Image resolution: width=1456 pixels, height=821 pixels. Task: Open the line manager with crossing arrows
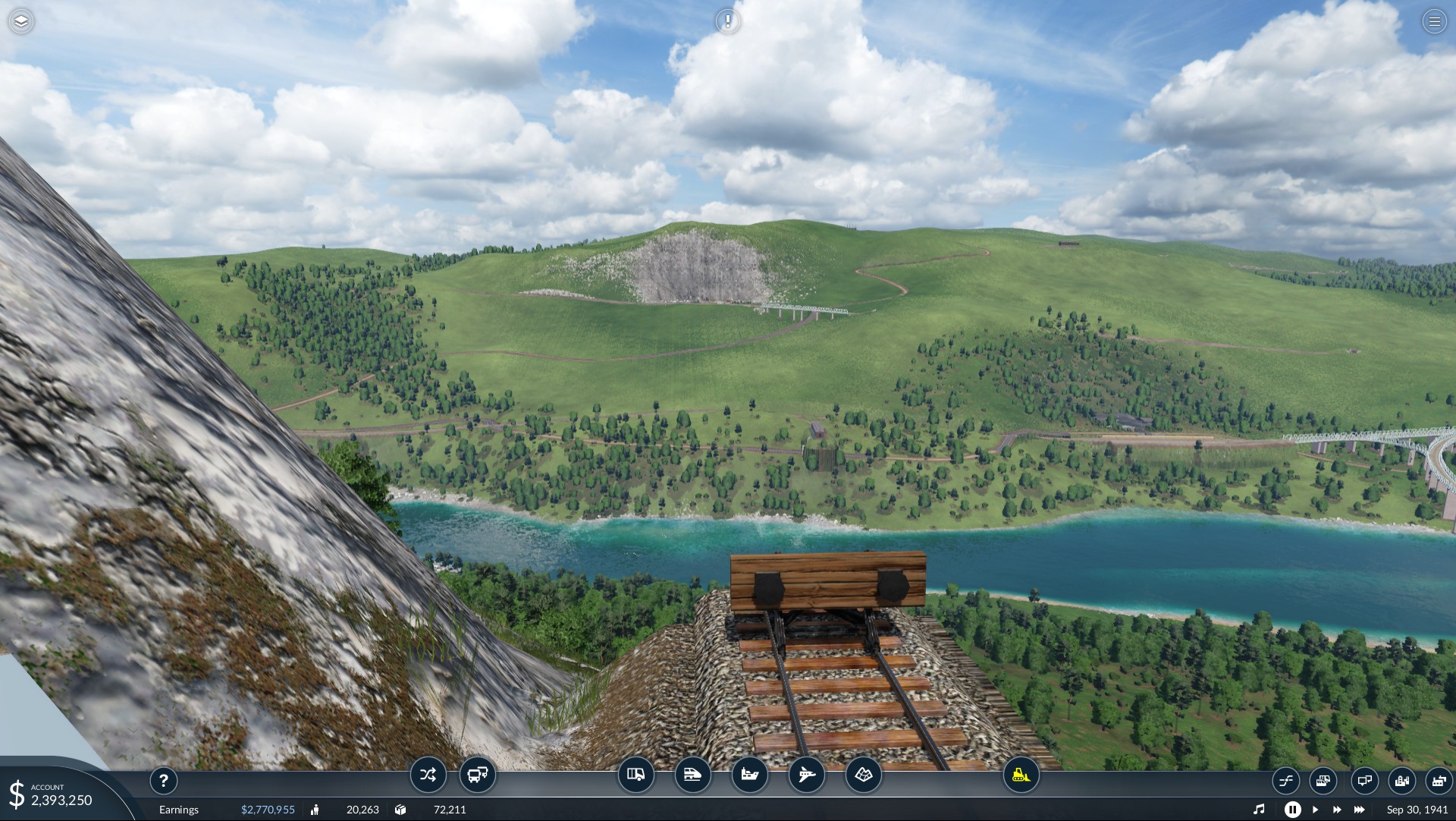pos(428,775)
